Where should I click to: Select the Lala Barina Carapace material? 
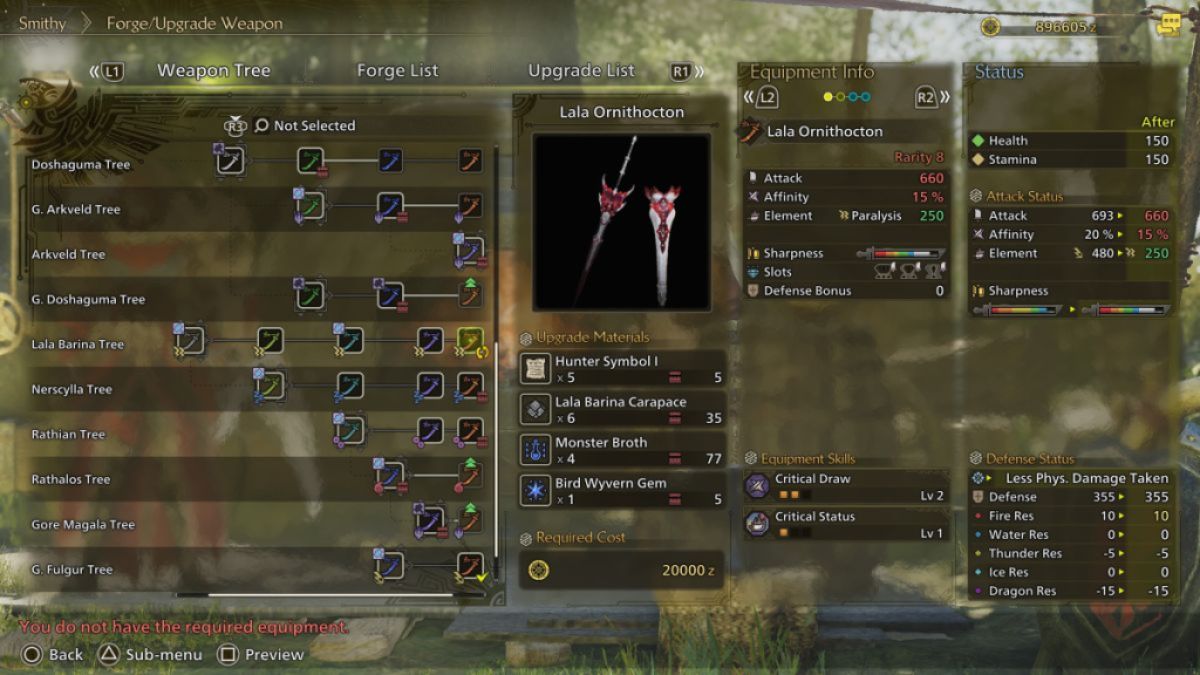[x=623, y=410]
